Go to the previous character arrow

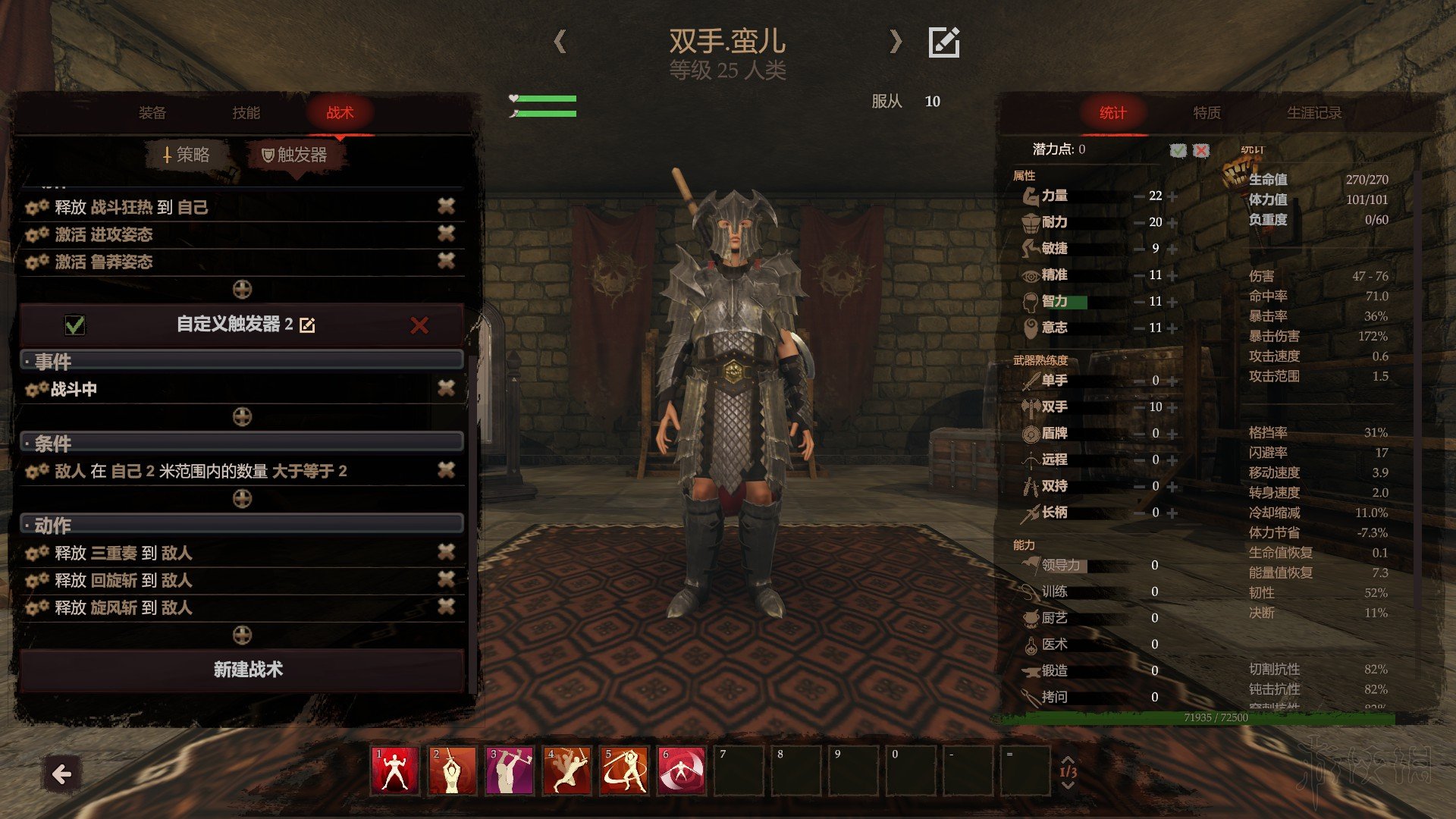560,41
